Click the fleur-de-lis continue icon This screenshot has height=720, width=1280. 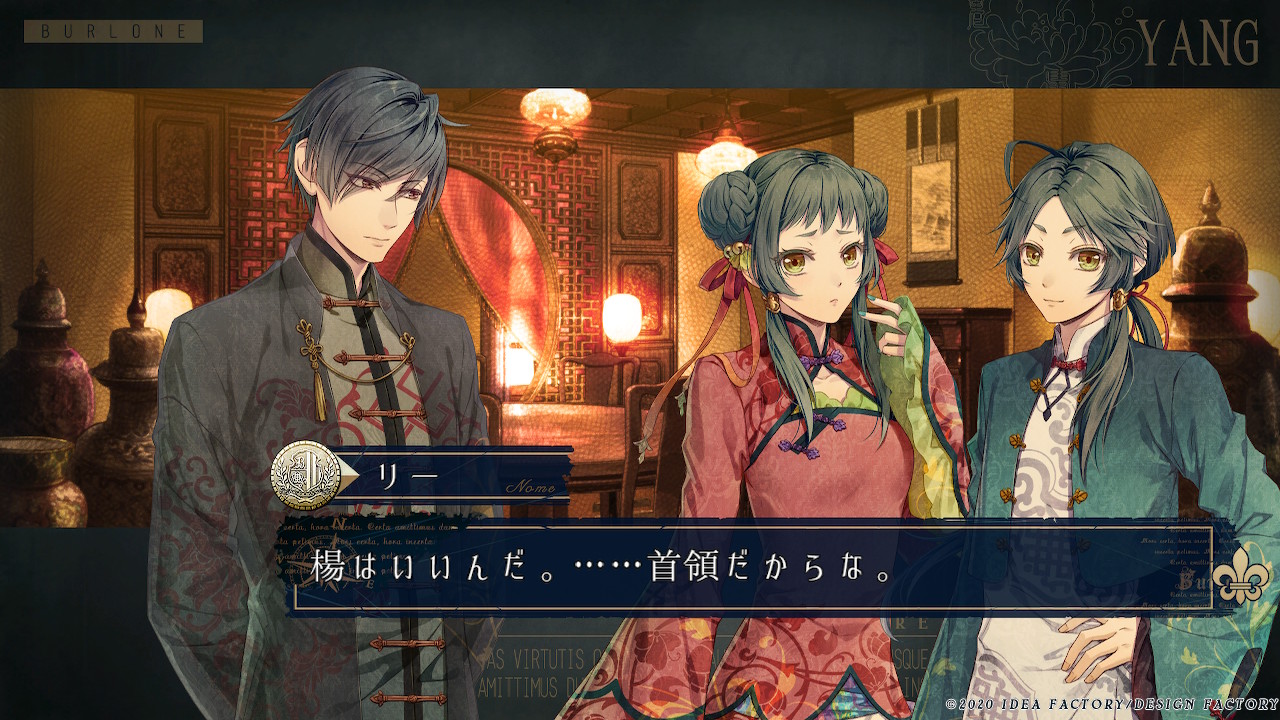pos(1240,576)
